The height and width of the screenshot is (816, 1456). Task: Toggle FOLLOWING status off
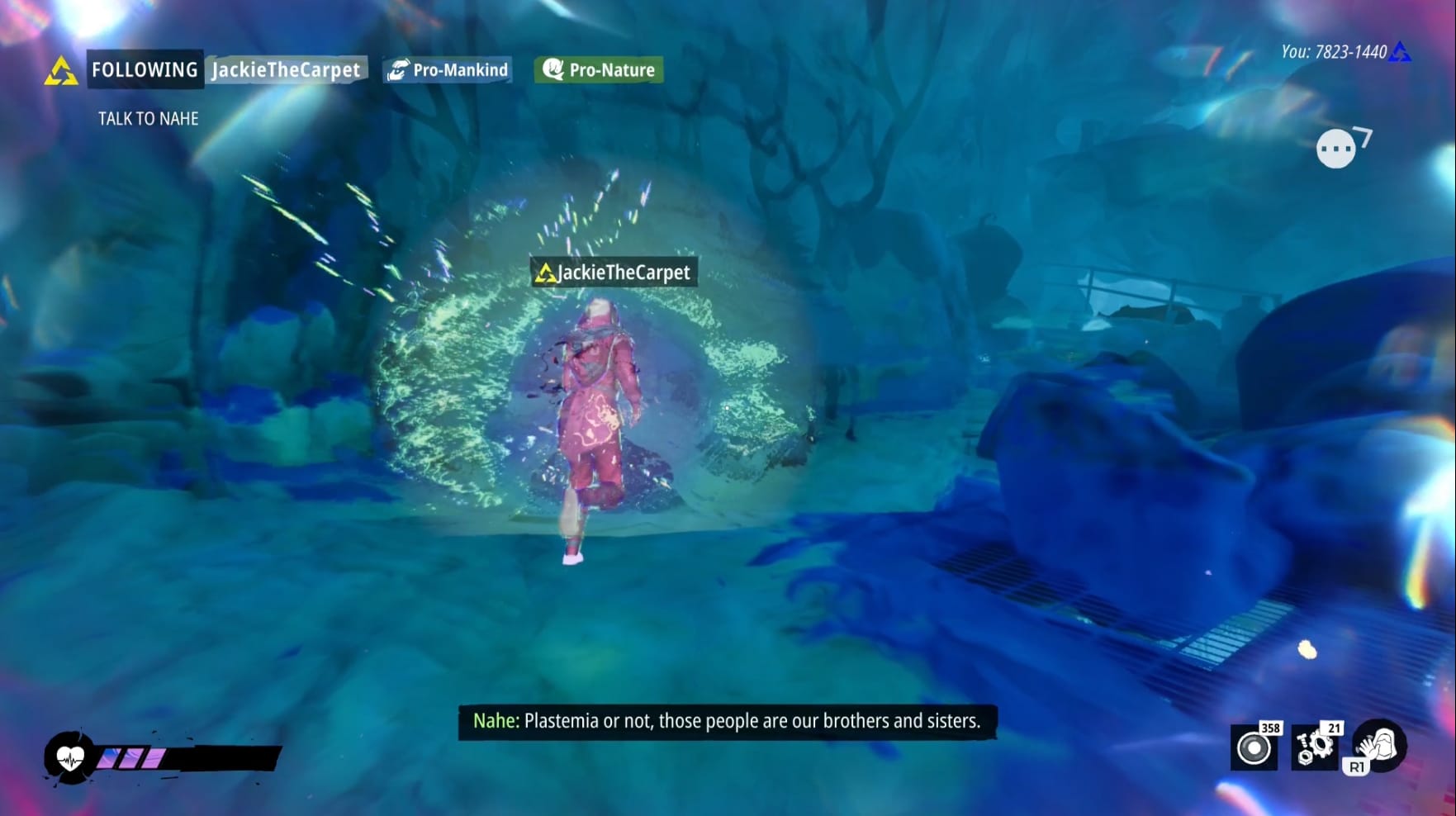145,70
